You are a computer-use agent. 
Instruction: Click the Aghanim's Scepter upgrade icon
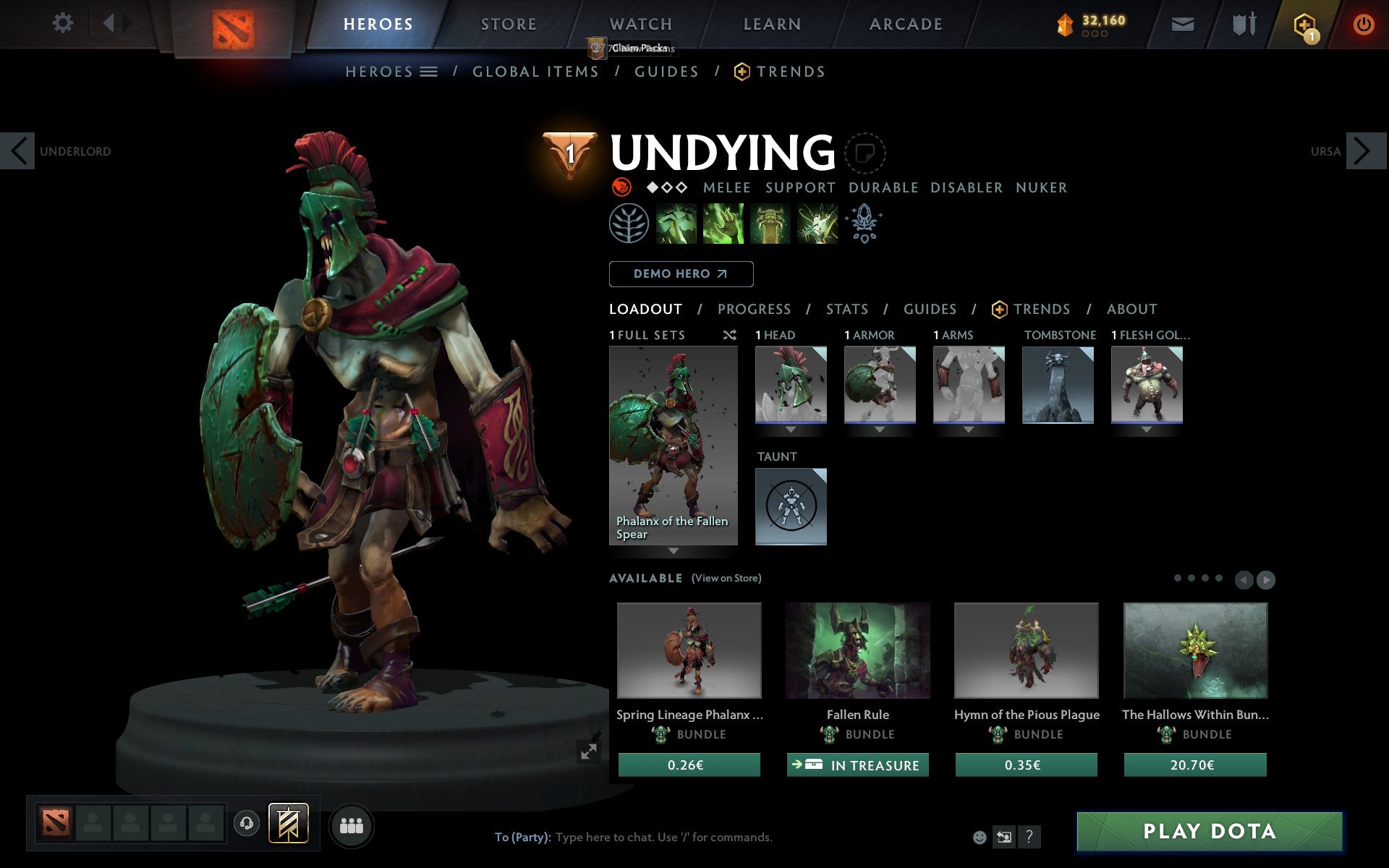pyautogui.click(x=865, y=224)
